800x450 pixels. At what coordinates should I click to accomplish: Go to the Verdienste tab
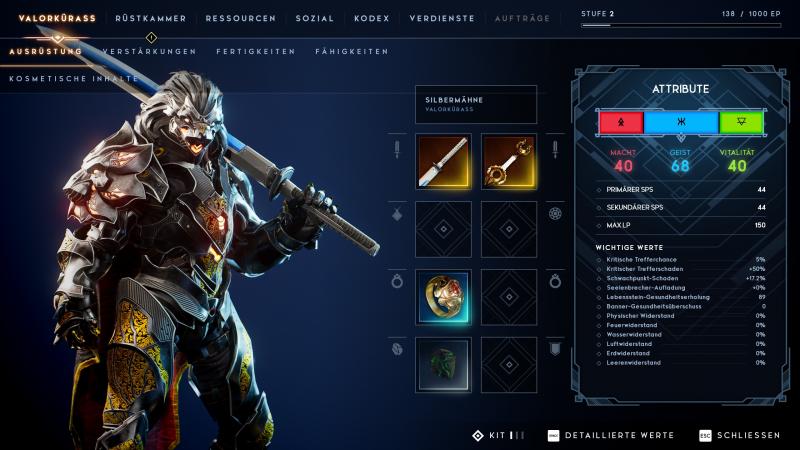point(443,18)
